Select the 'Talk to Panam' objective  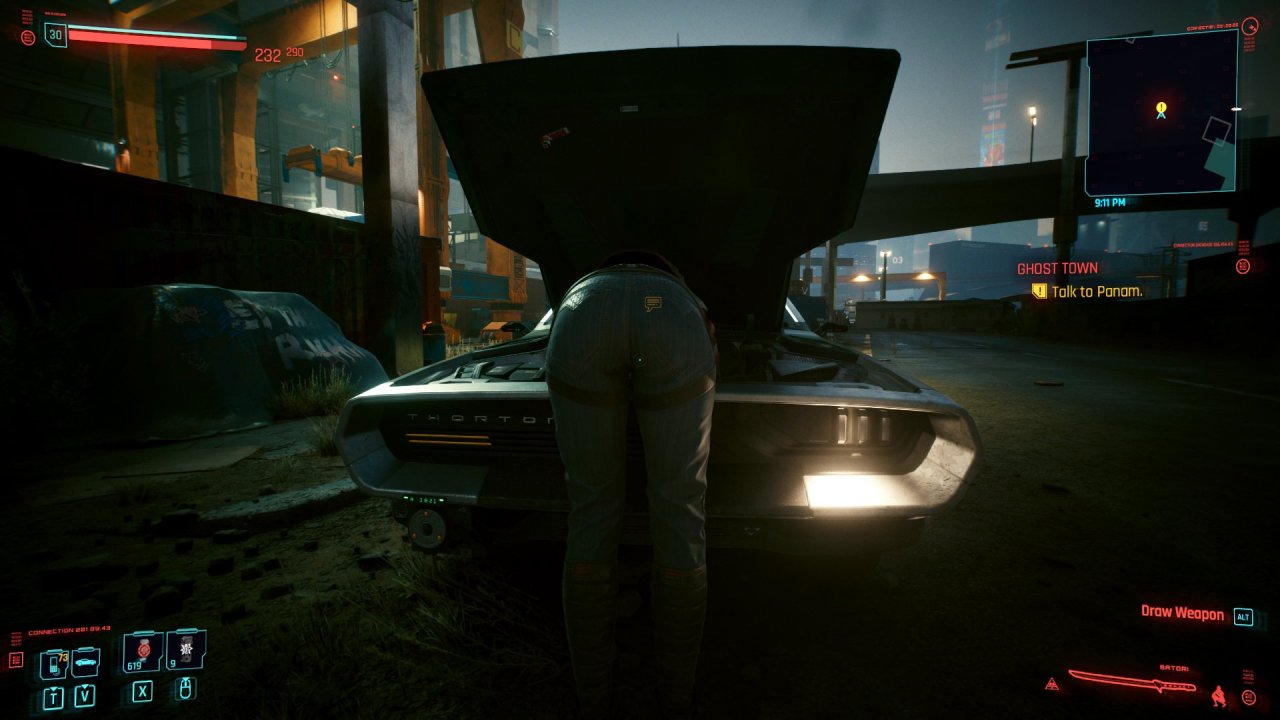point(1096,291)
